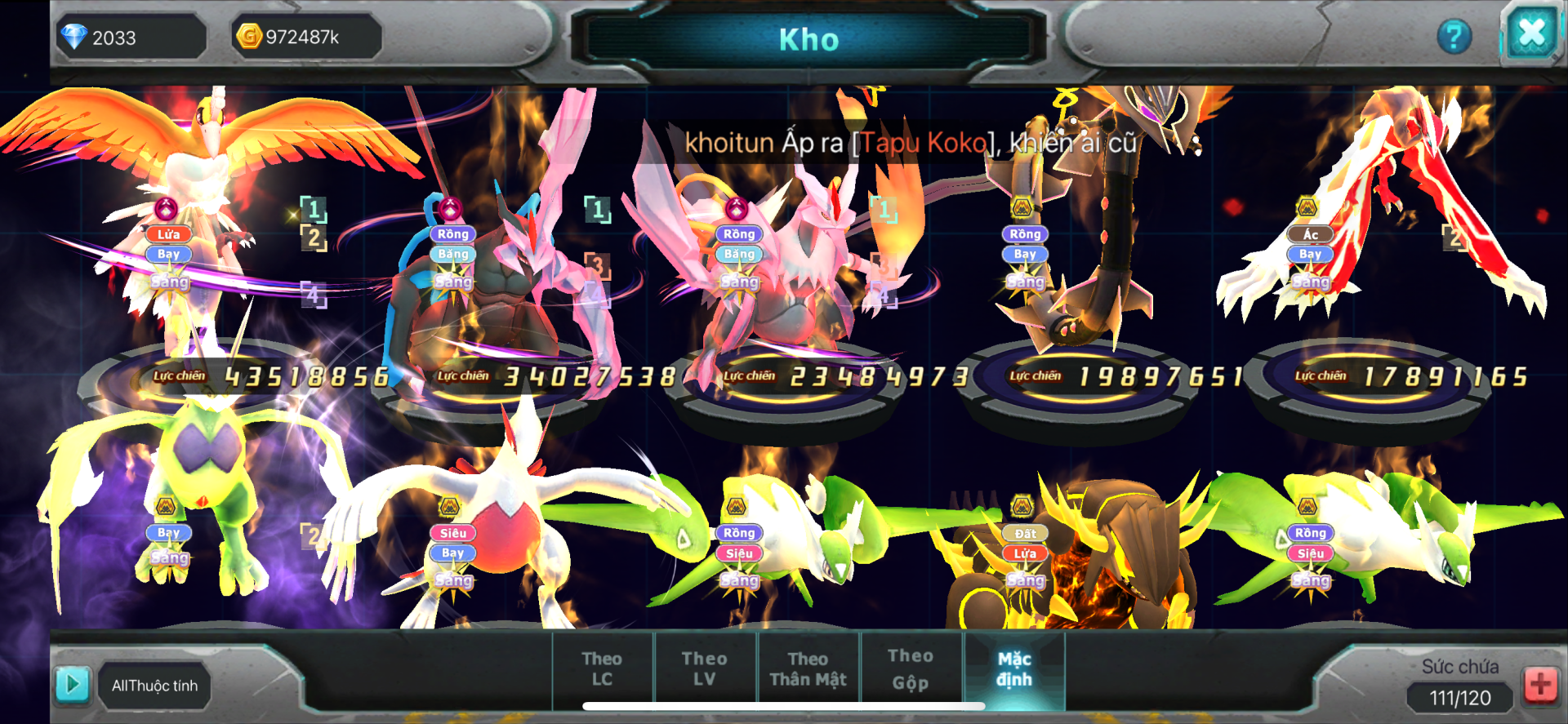This screenshot has height=724, width=1568.
Task: Open the question mark help
Action: 1454,37
